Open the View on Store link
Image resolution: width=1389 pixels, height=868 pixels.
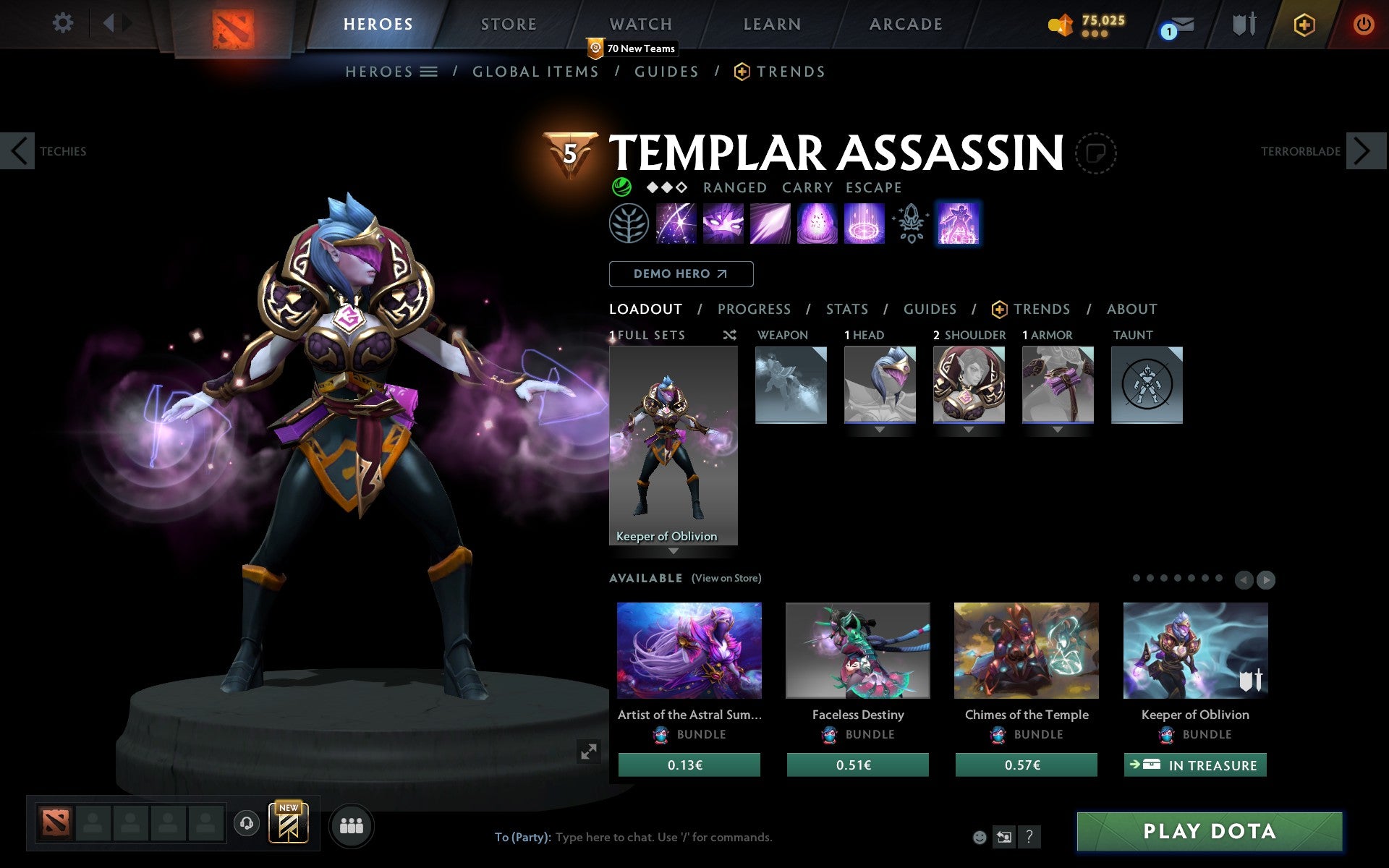coord(726,578)
